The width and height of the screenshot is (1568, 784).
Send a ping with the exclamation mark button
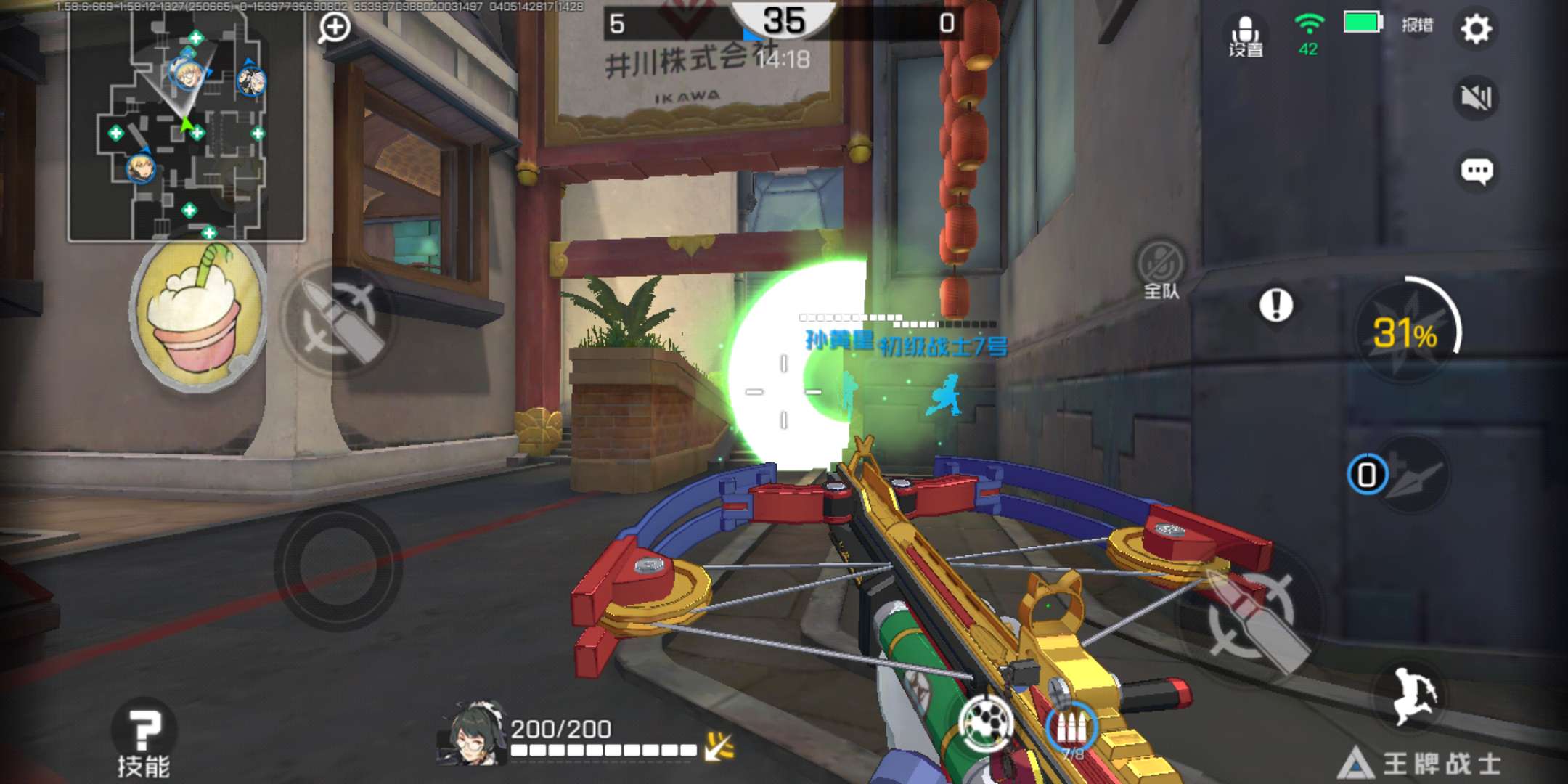tap(1275, 305)
